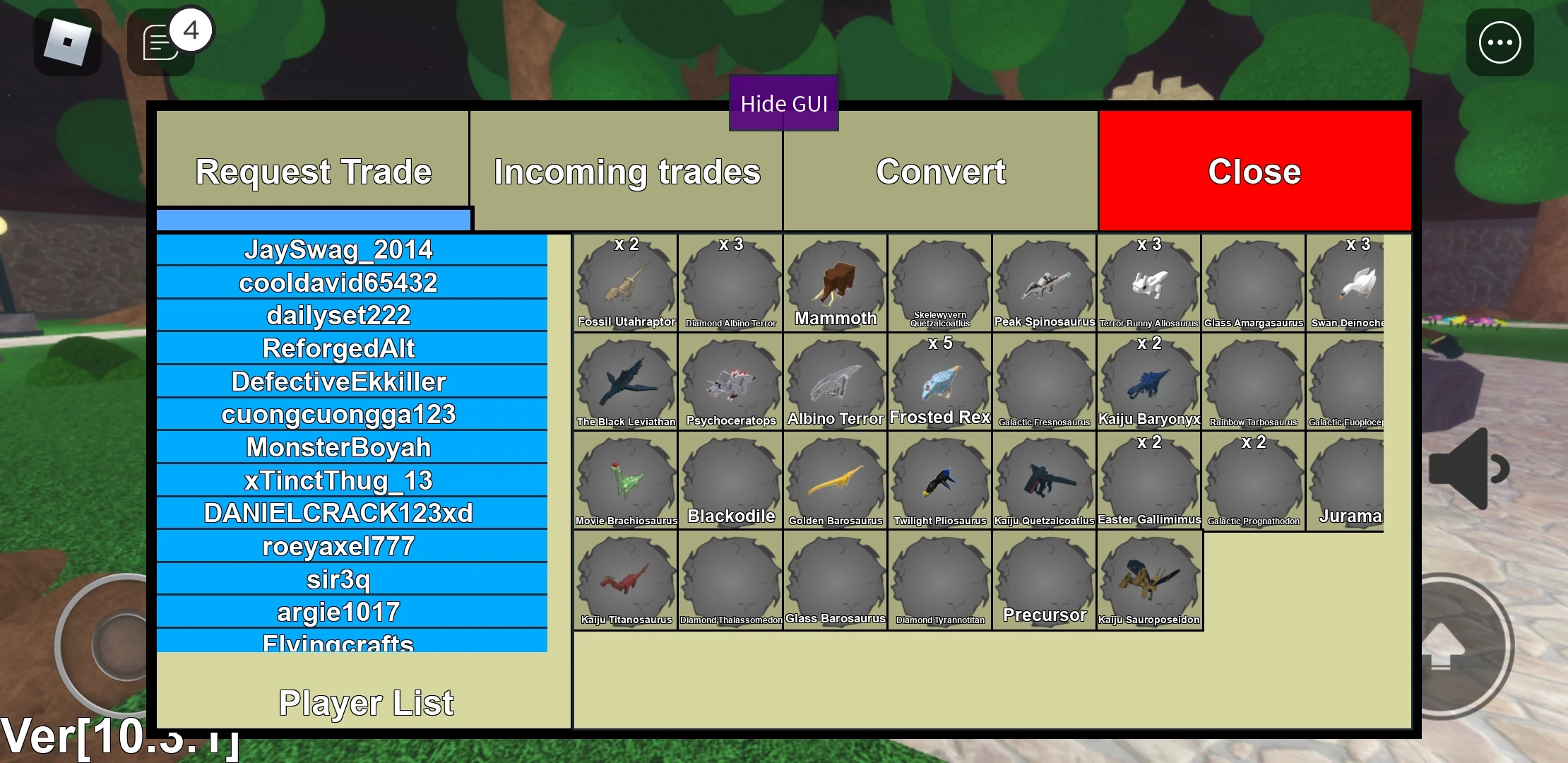Select the Precursor item
Viewport: 1568px width, 763px height.
[1044, 579]
